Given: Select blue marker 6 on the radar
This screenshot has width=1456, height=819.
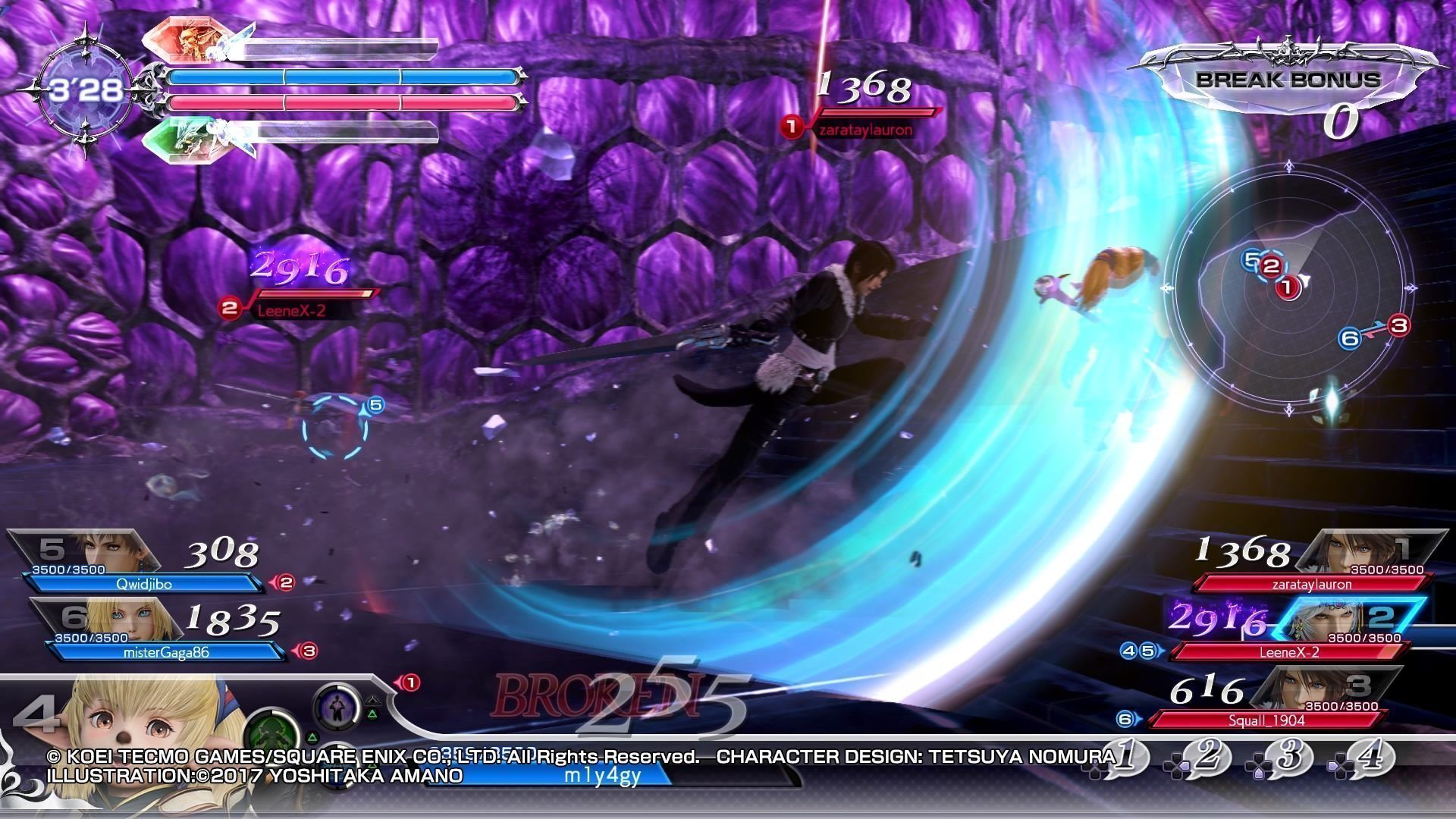Looking at the screenshot, I should pos(1350,338).
